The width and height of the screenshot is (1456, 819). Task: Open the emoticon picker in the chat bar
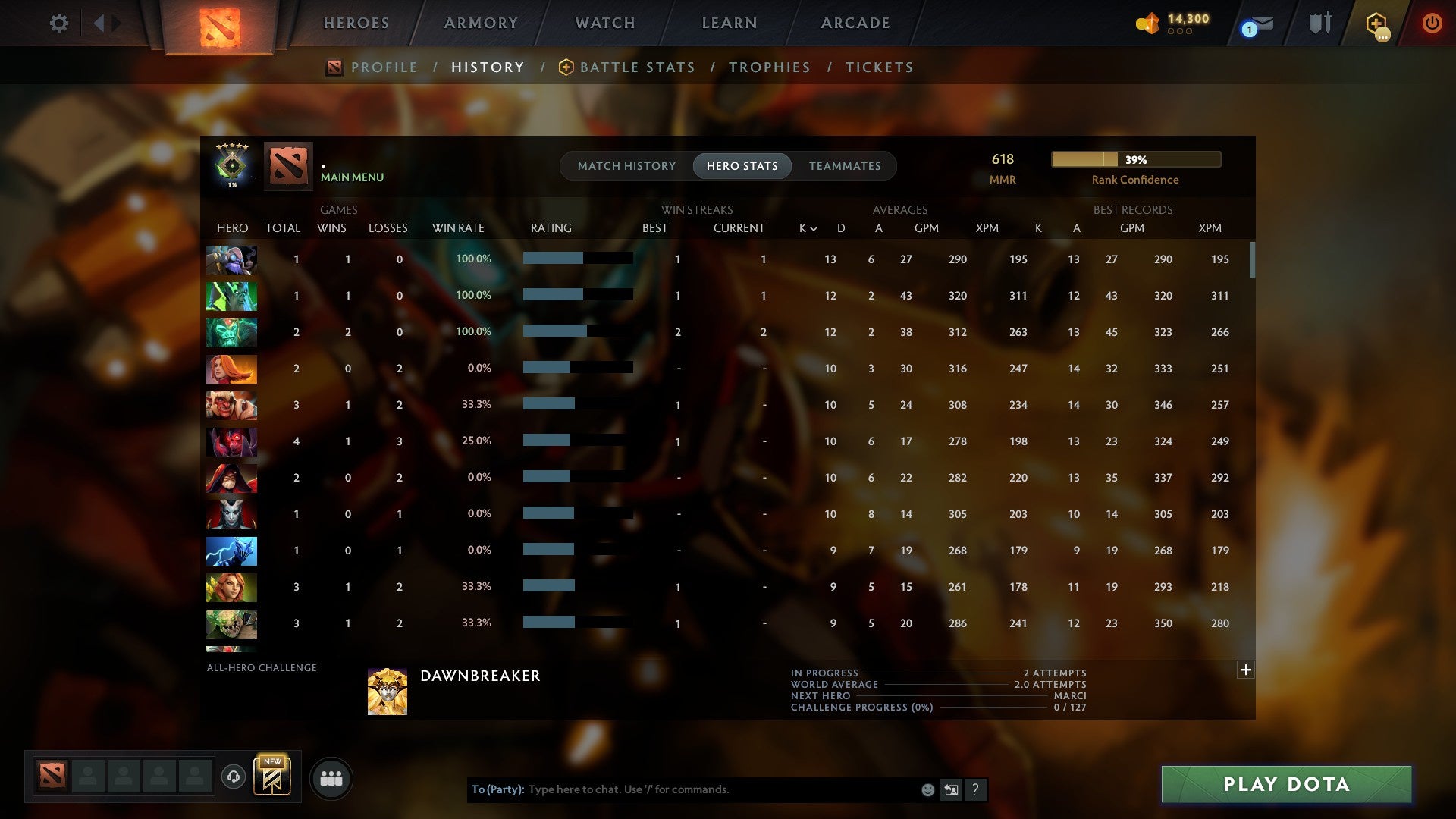(x=927, y=789)
